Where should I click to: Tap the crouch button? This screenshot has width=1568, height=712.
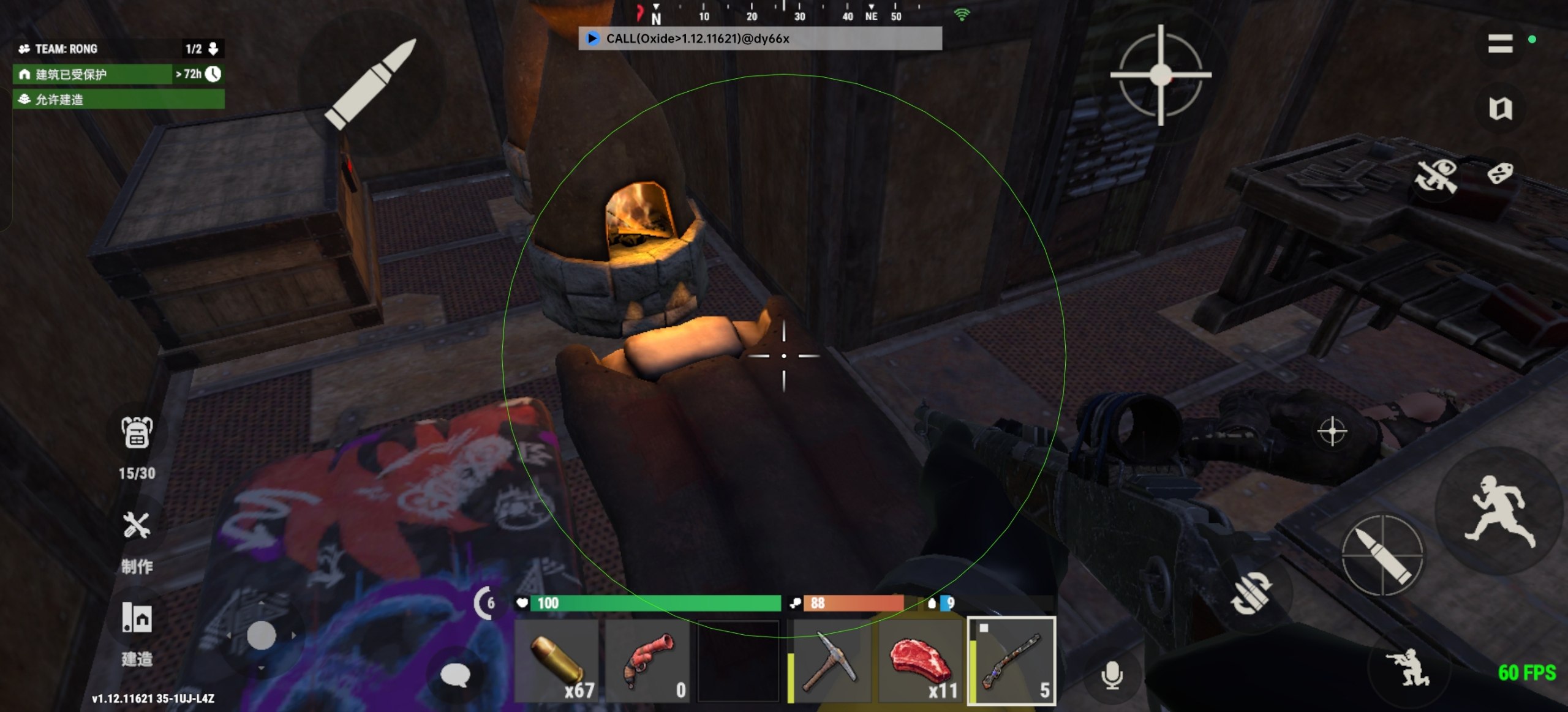click(1408, 667)
